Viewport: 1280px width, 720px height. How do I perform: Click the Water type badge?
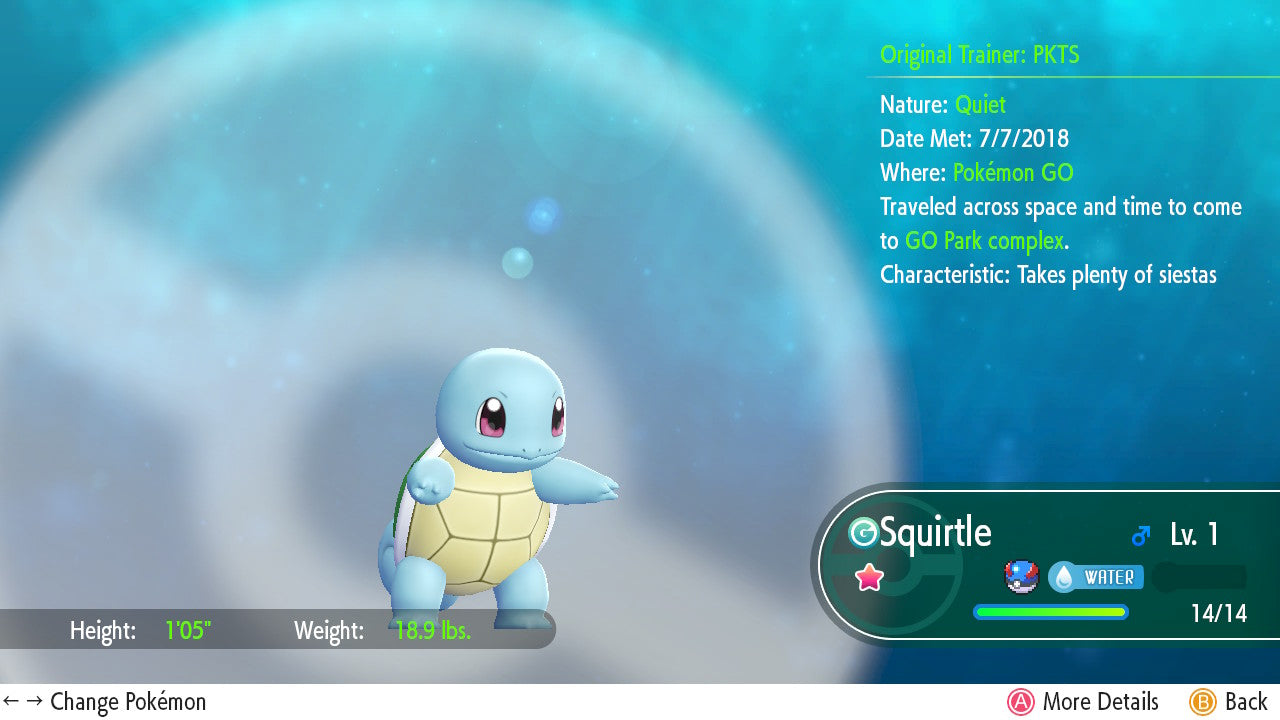(1095, 577)
